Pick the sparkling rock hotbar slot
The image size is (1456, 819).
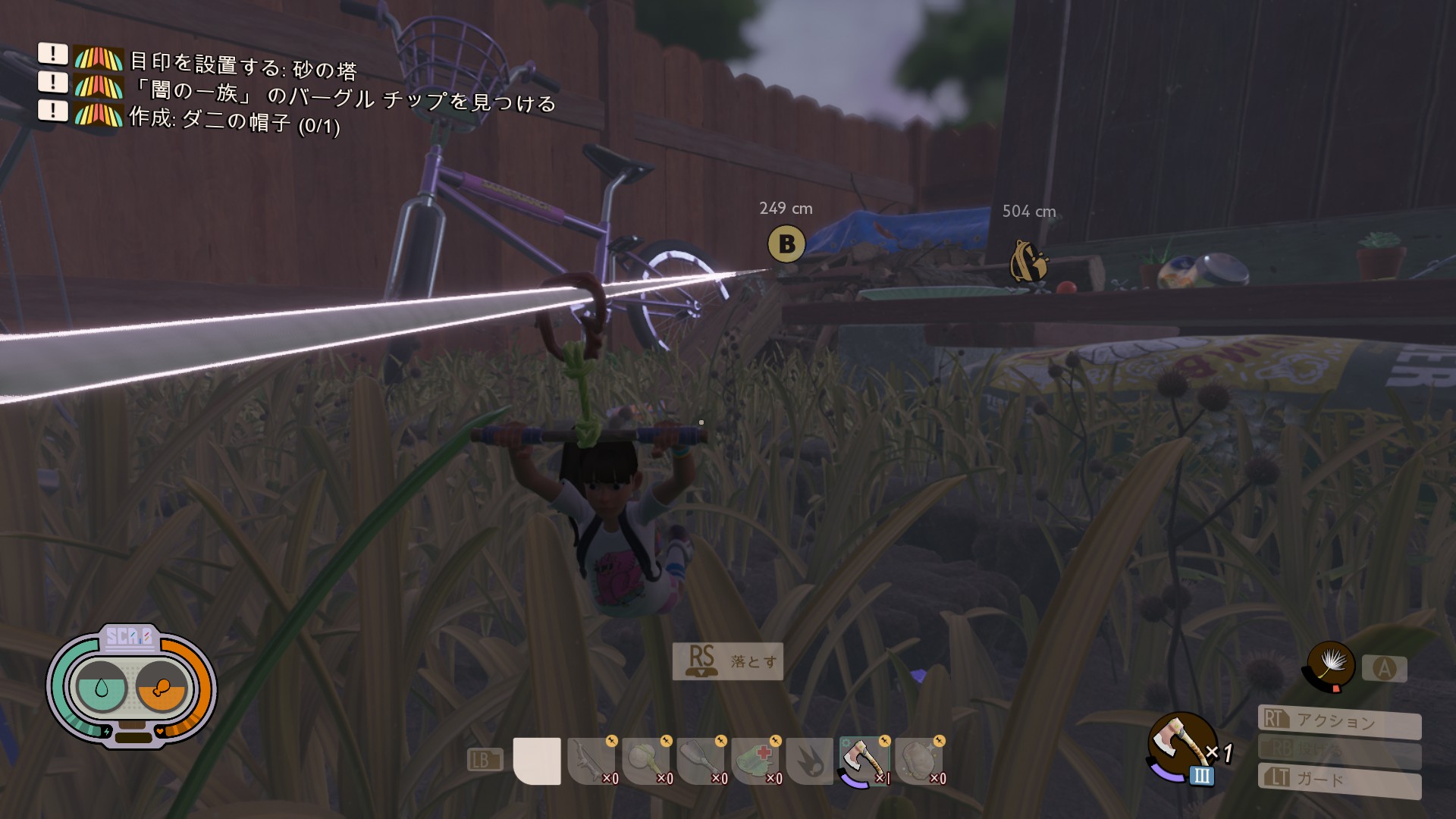pos(919,761)
